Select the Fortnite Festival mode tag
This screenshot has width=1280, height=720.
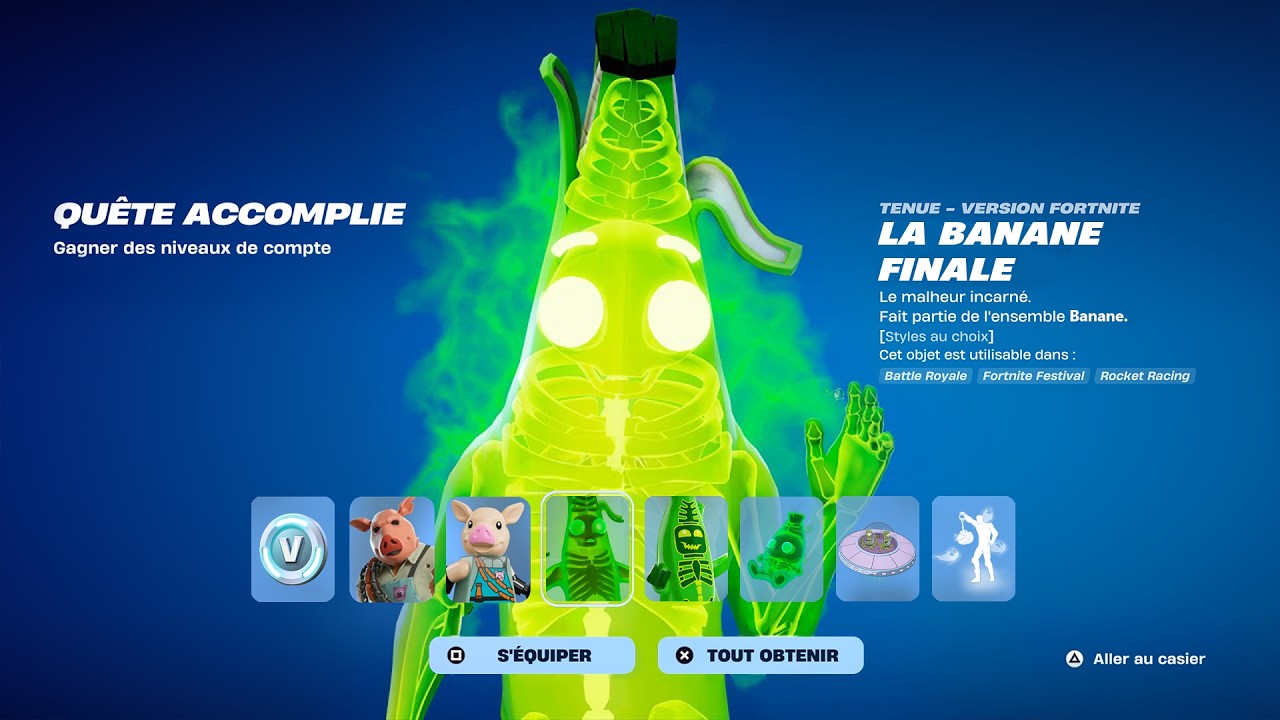coord(1032,376)
